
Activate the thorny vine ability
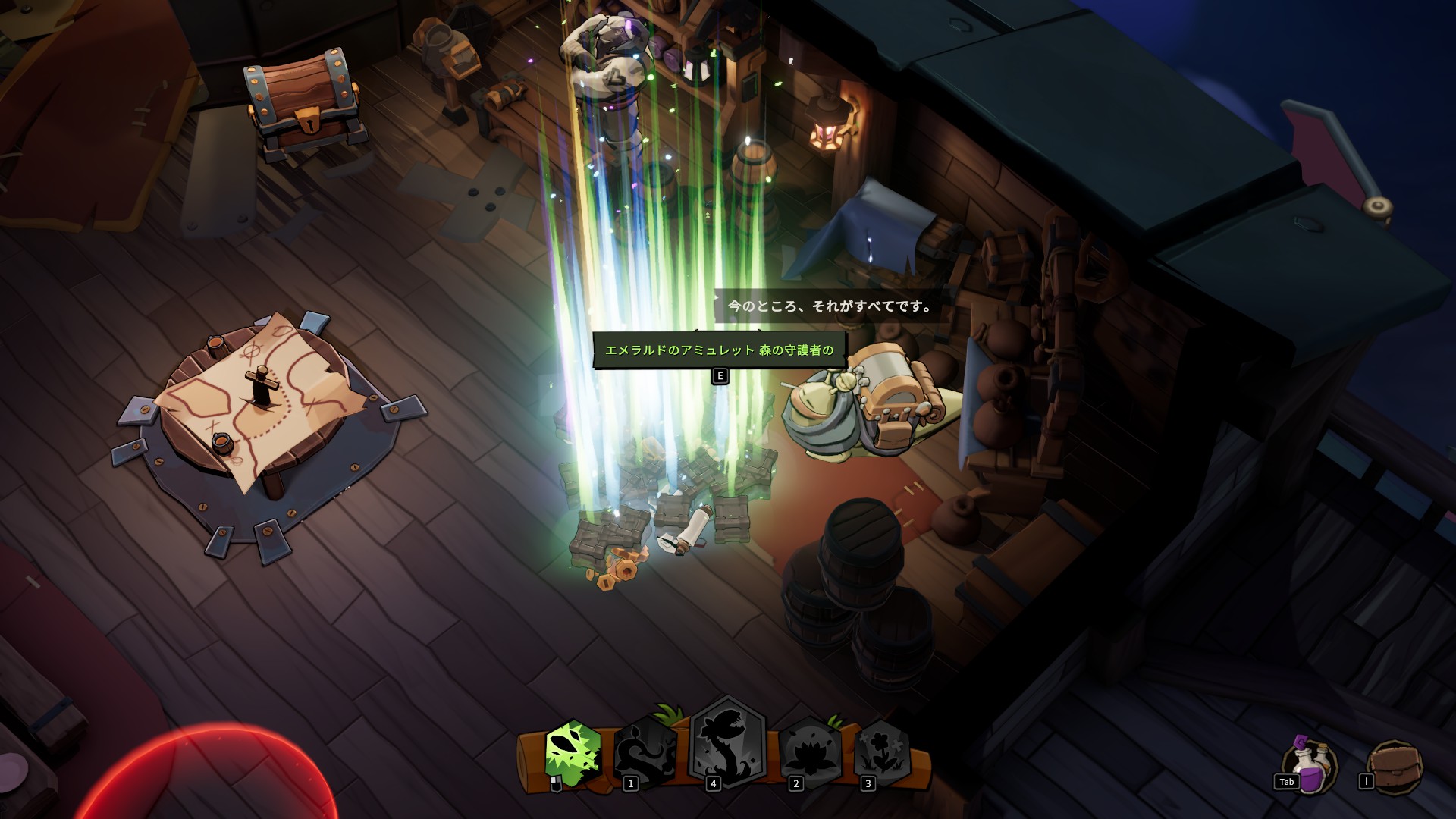coord(646,752)
